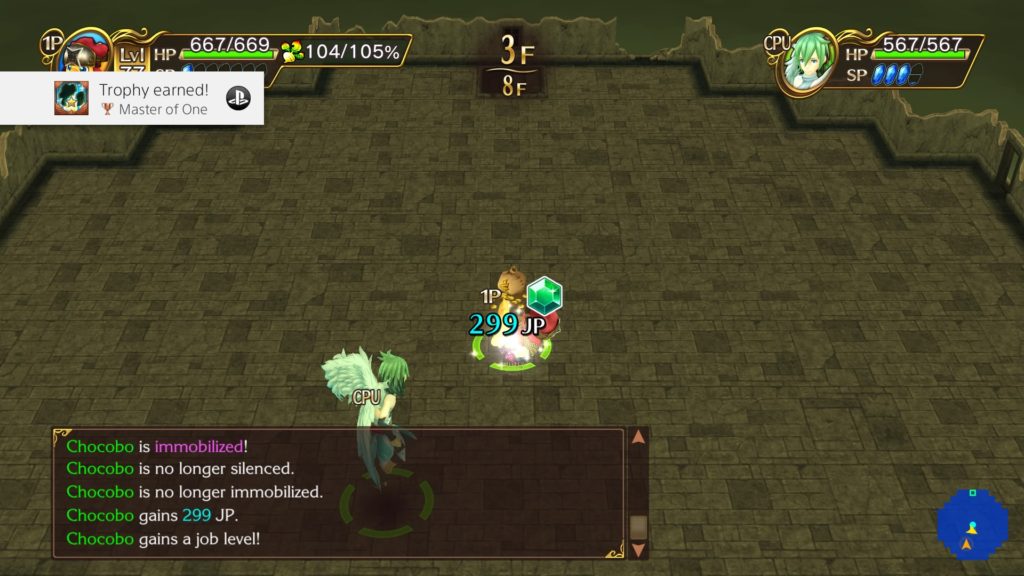
Task: Select the CPU partner portrait
Action: click(x=808, y=62)
